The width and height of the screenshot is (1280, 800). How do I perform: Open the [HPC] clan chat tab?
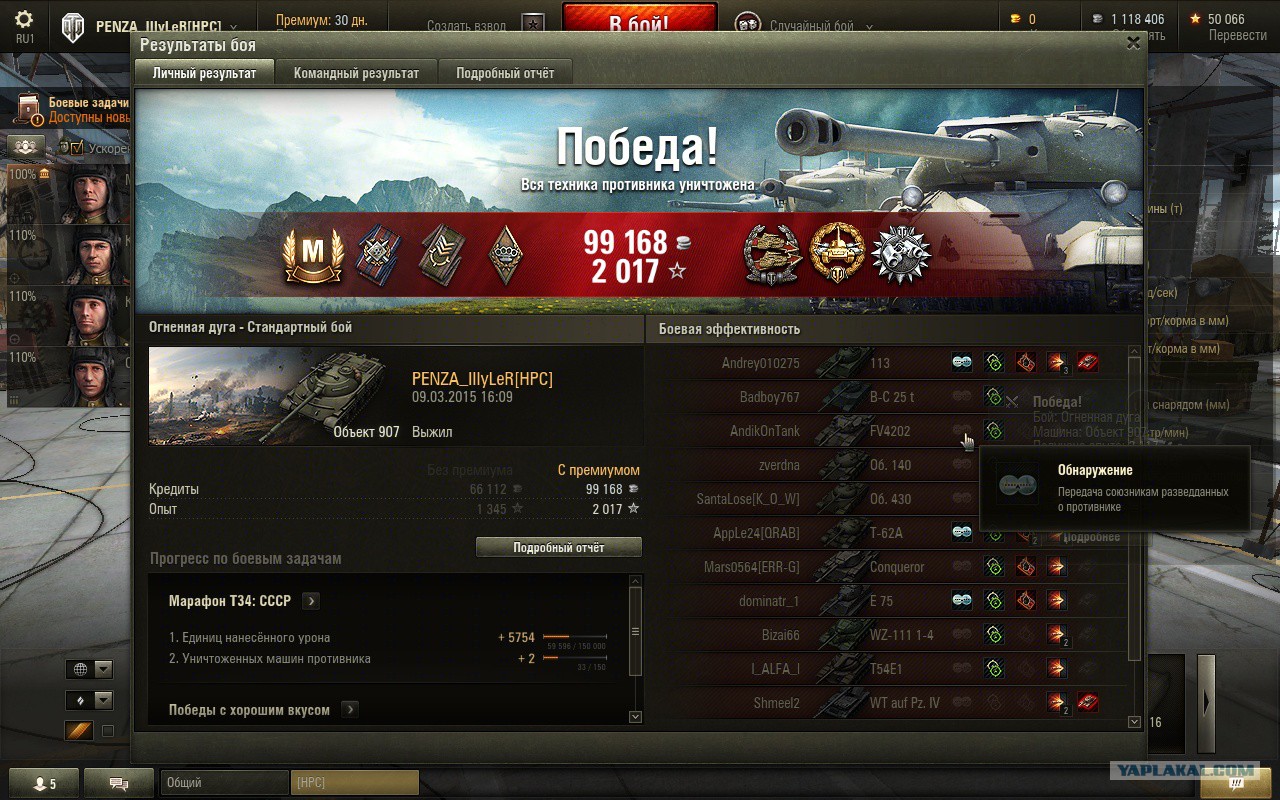354,783
